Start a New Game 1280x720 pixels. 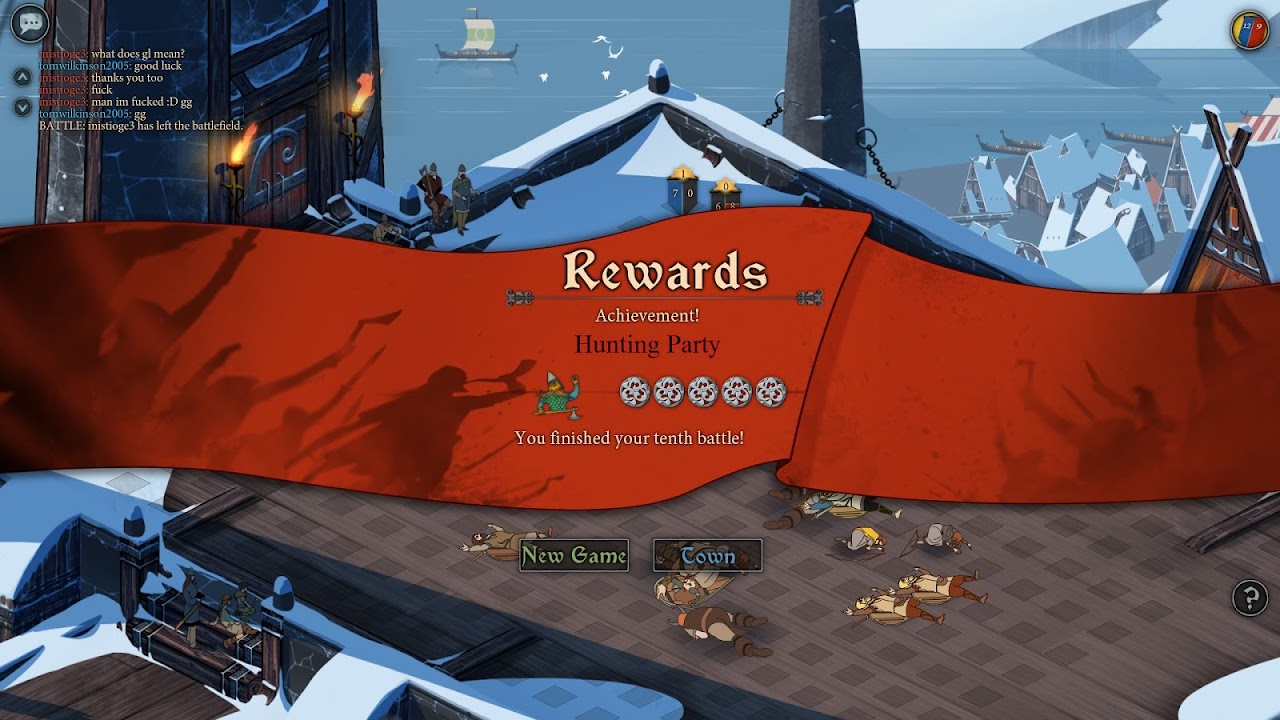tap(574, 556)
